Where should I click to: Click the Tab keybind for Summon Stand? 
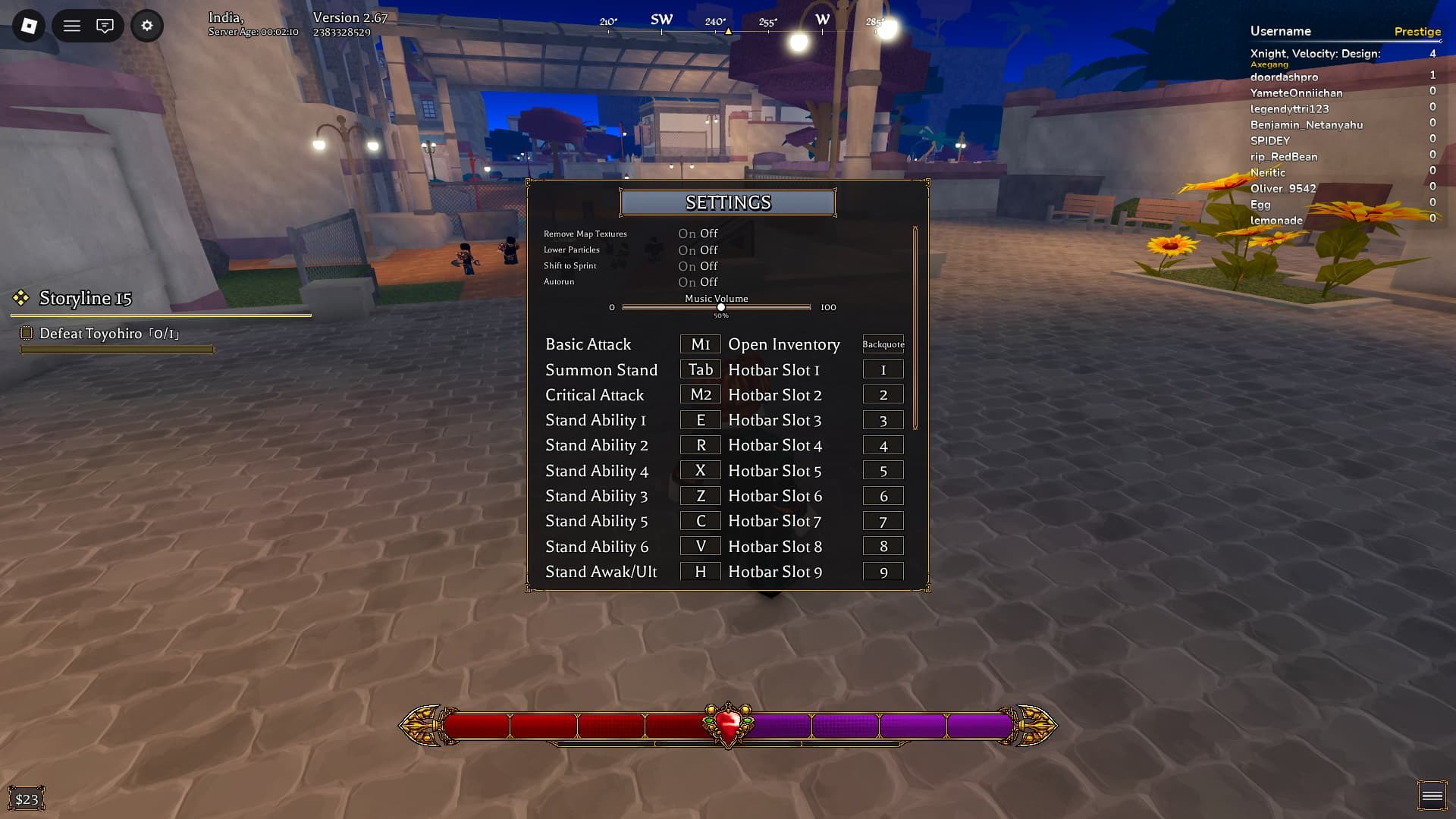pos(699,369)
